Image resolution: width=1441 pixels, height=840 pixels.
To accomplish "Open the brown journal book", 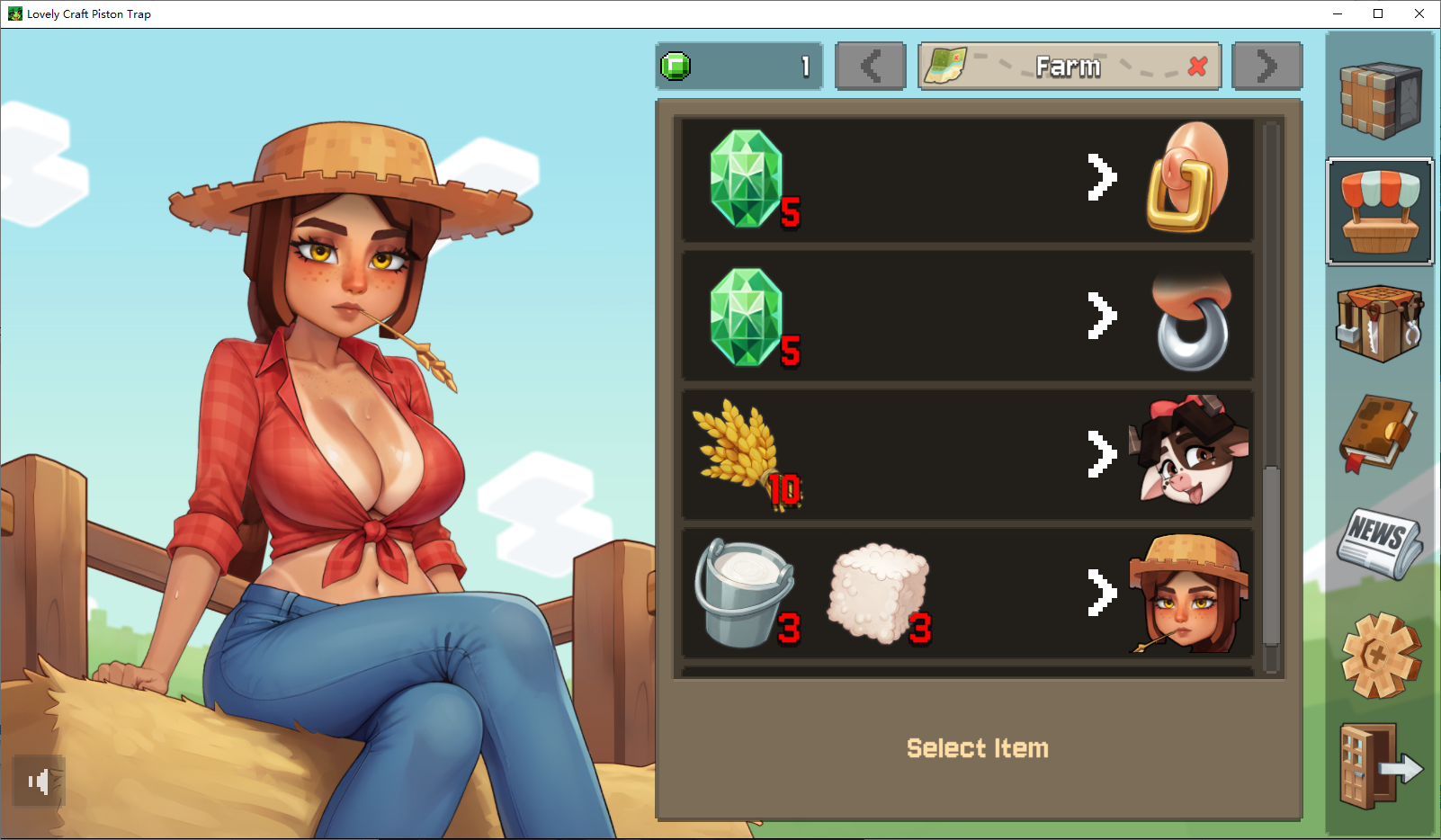I will pos(1378,433).
